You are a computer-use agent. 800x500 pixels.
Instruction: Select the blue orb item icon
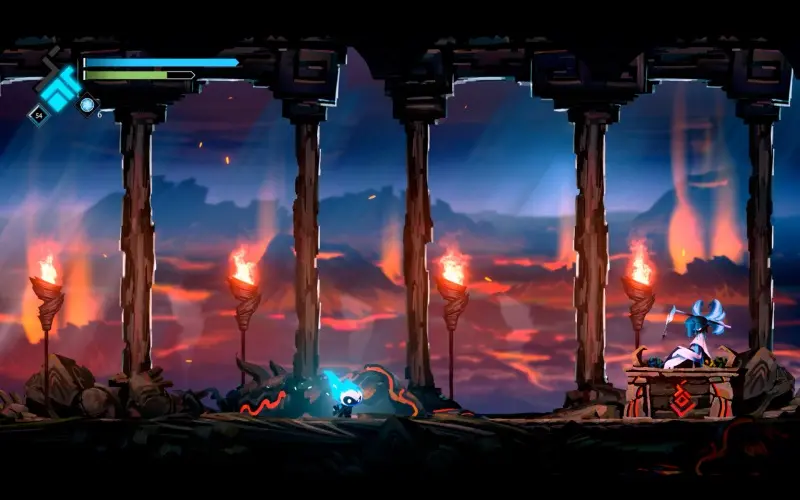point(88,104)
